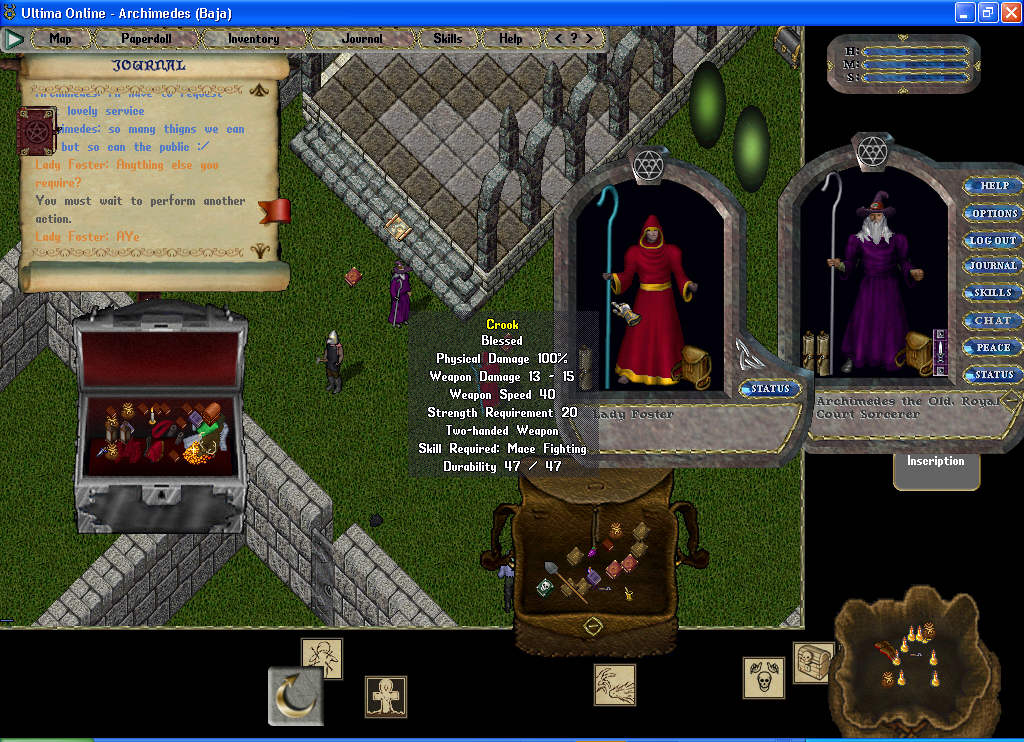Image resolution: width=1024 pixels, height=742 pixels.
Task: Cast the skull spell icon
Action: coord(763,677)
